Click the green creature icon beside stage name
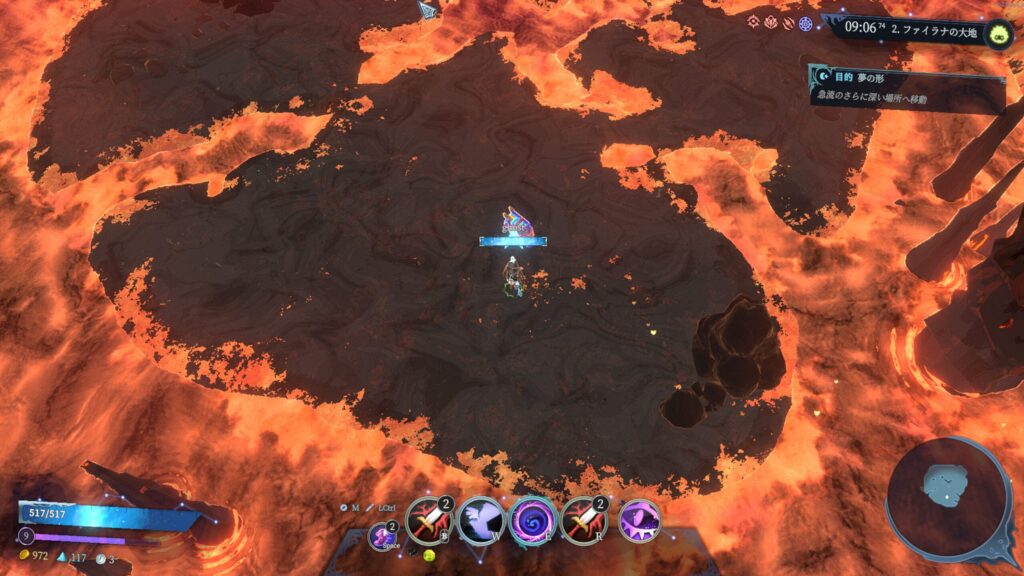Screen dimensions: 1024x576 (x=997, y=34)
